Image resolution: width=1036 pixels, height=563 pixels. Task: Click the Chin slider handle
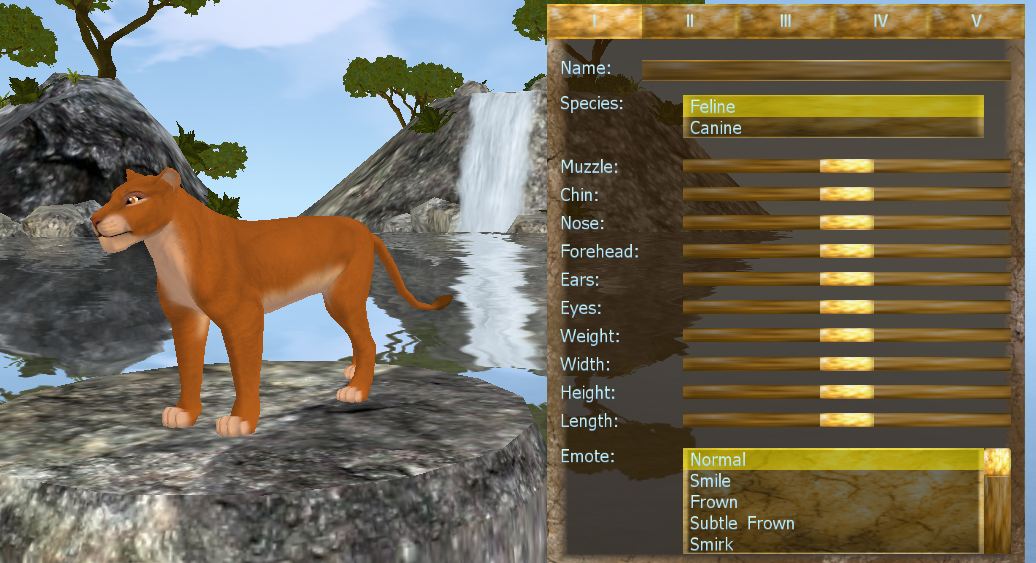[x=846, y=194]
